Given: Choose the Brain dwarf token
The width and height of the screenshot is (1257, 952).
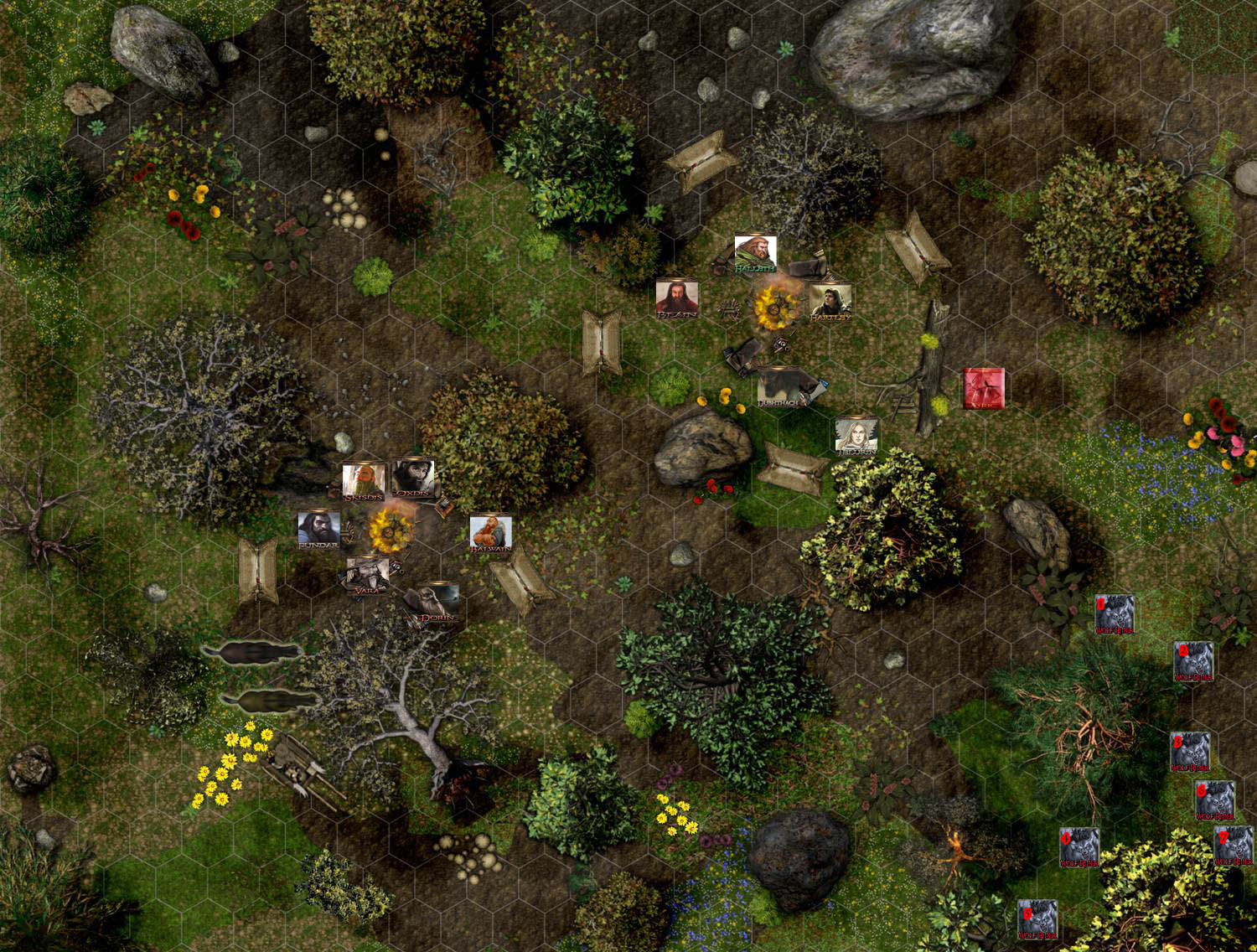Looking at the screenshot, I should point(676,298).
